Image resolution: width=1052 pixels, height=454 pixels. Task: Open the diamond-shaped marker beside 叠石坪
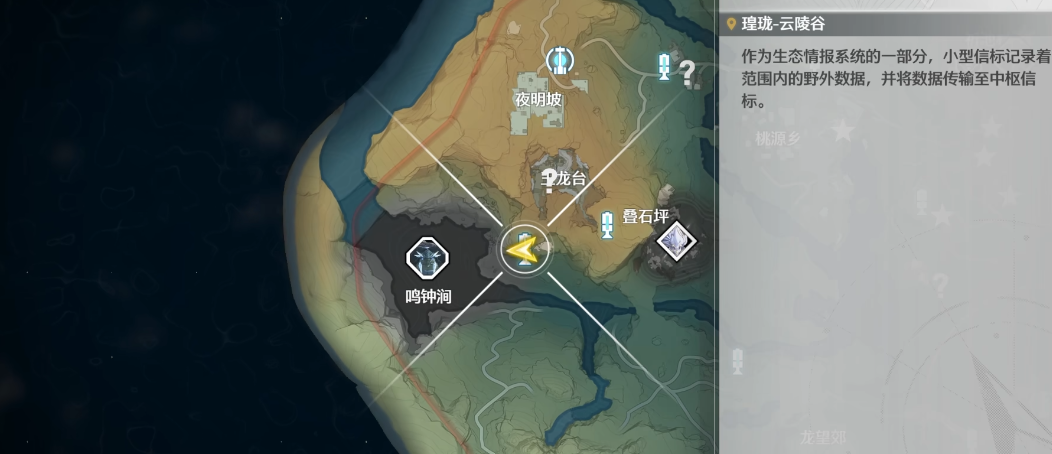click(x=674, y=239)
